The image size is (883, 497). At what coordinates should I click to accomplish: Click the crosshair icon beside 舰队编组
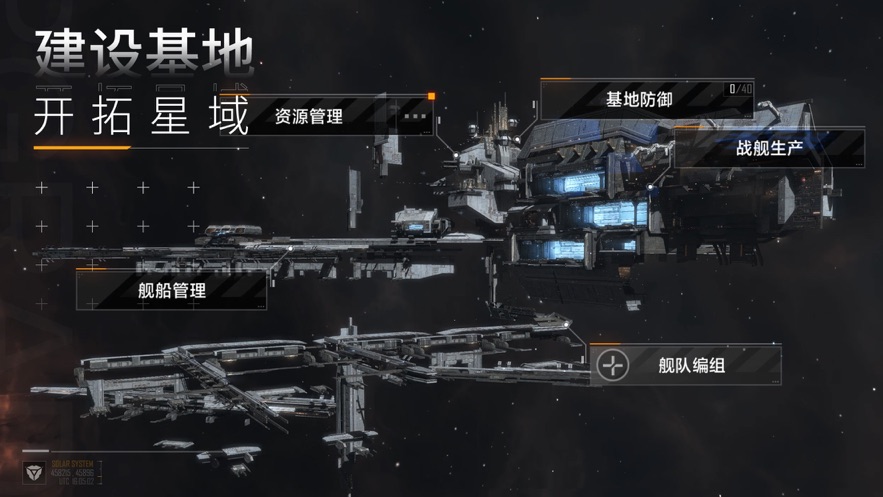(x=612, y=365)
